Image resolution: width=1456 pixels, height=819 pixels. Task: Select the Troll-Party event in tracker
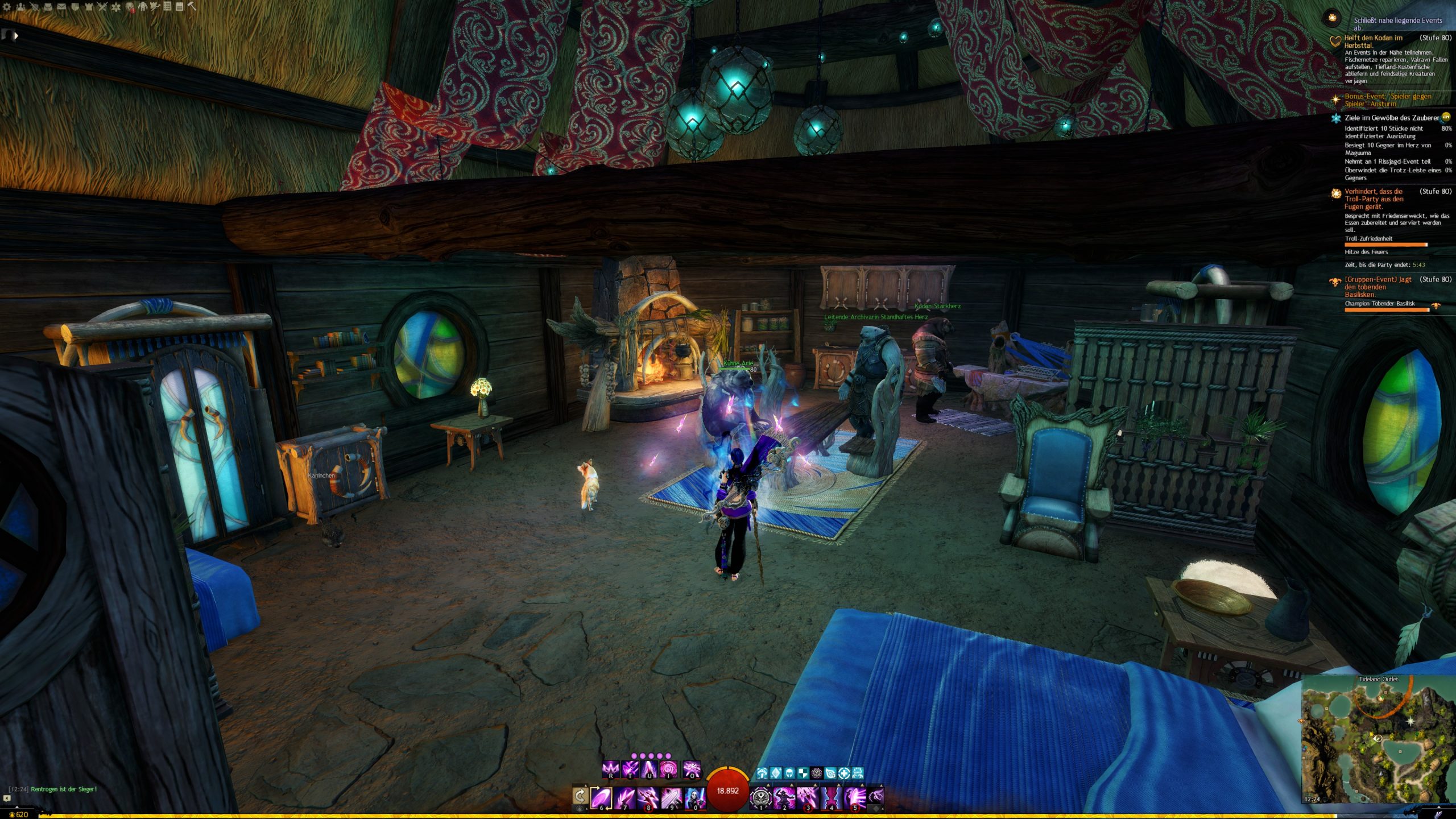[1374, 199]
